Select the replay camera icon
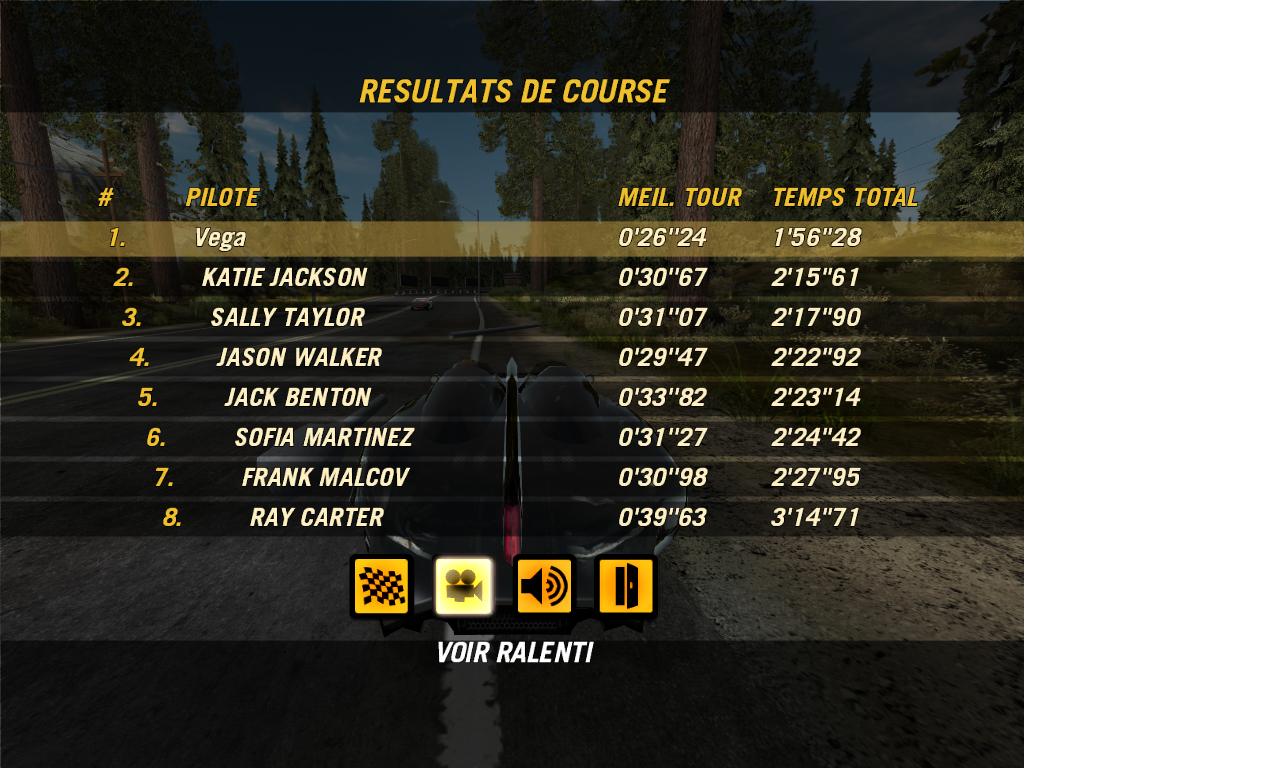1280x768 pixels. 463,586
